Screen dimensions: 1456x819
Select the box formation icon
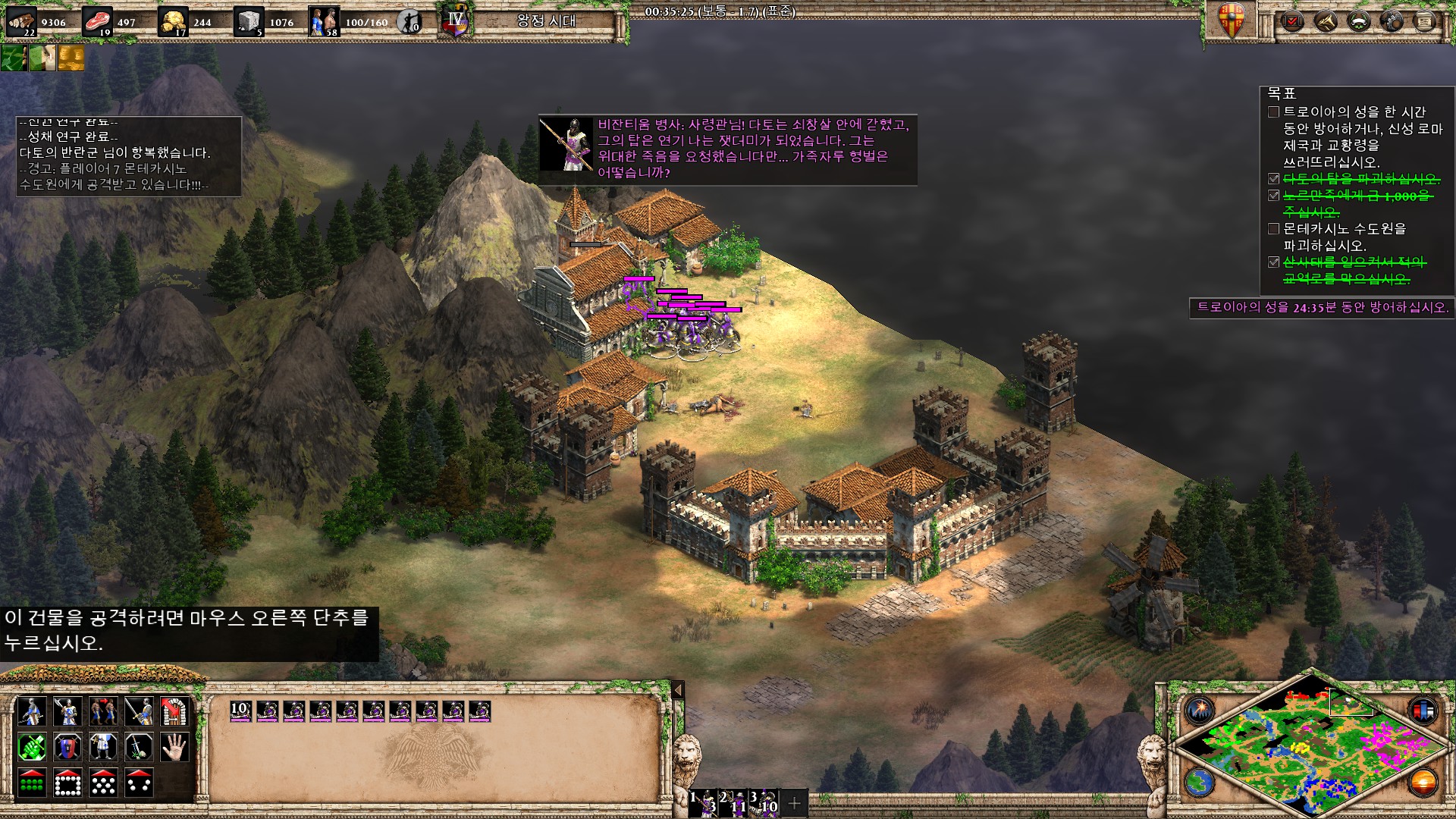[67, 783]
